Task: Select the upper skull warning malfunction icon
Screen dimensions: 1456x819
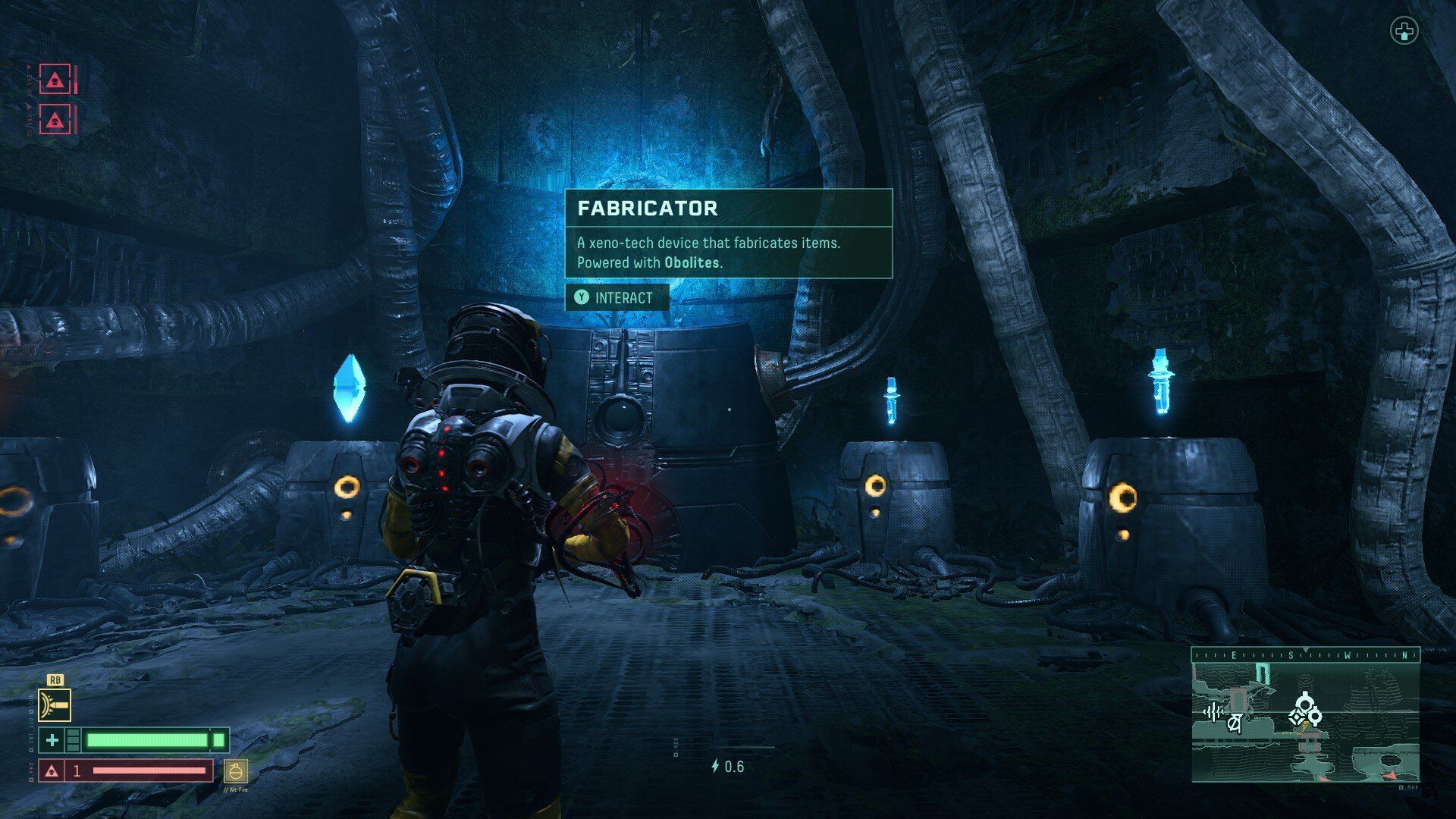Action: pyautogui.click(x=55, y=80)
